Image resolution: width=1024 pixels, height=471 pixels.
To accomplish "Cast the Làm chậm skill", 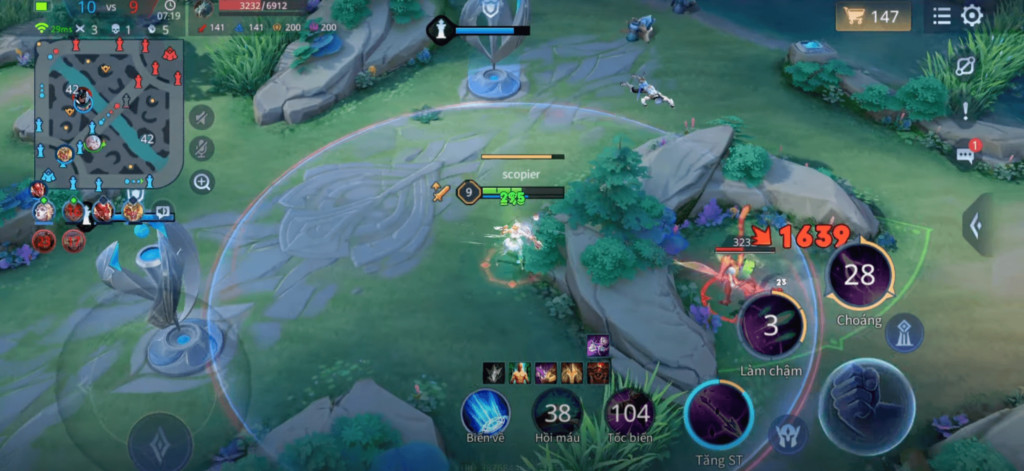I will [771, 325].
